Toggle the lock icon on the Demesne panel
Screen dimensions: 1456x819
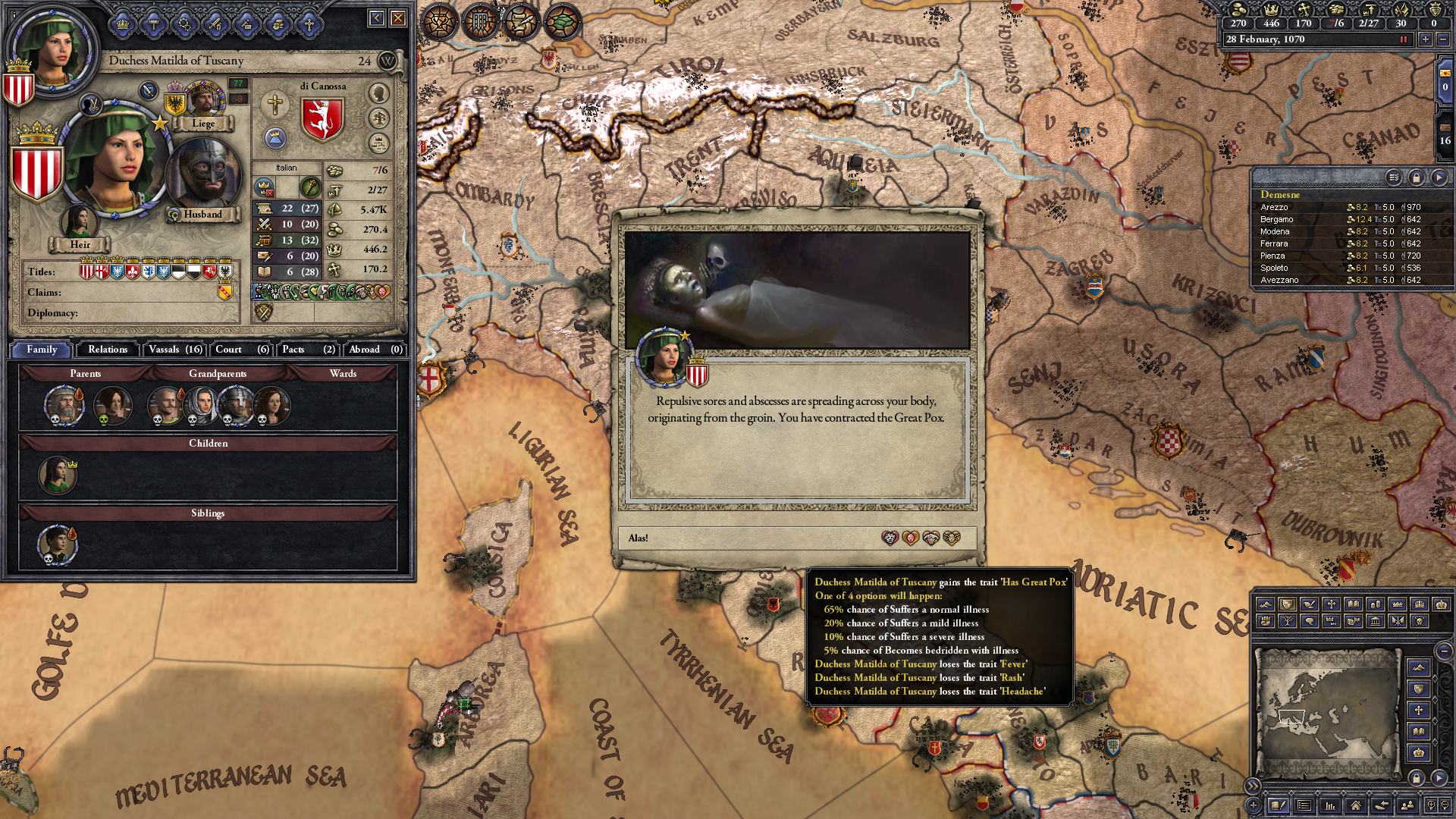[1417, 177]
